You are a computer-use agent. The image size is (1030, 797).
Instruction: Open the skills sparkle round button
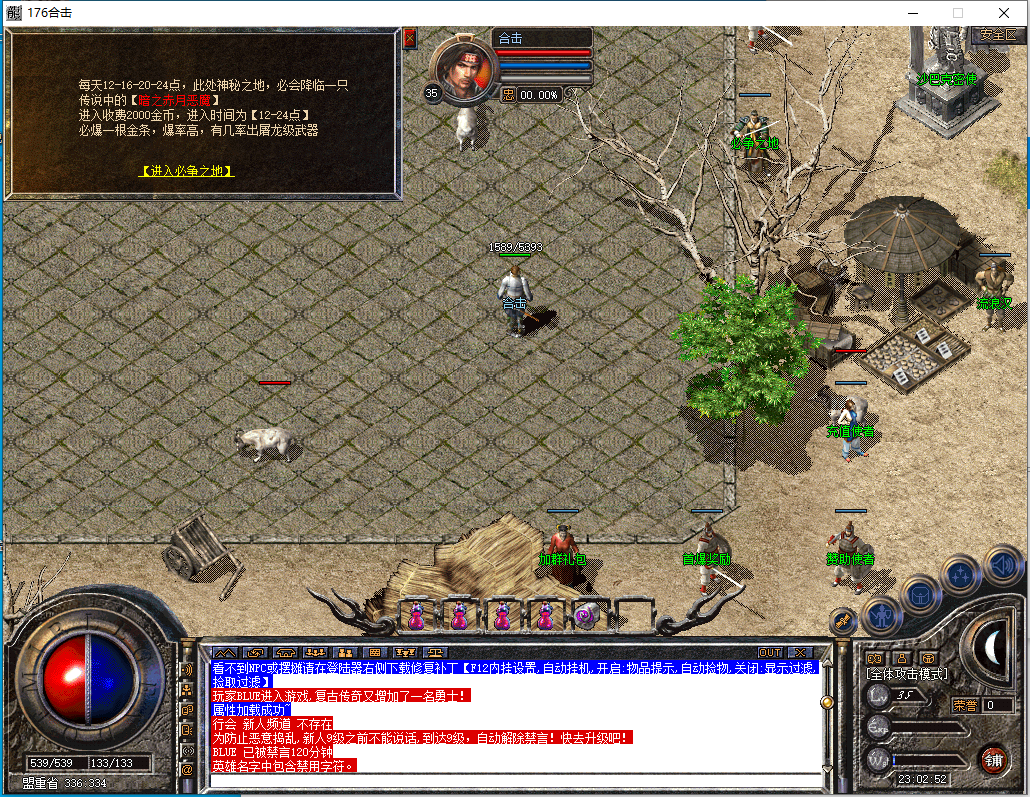coord(961,574)
